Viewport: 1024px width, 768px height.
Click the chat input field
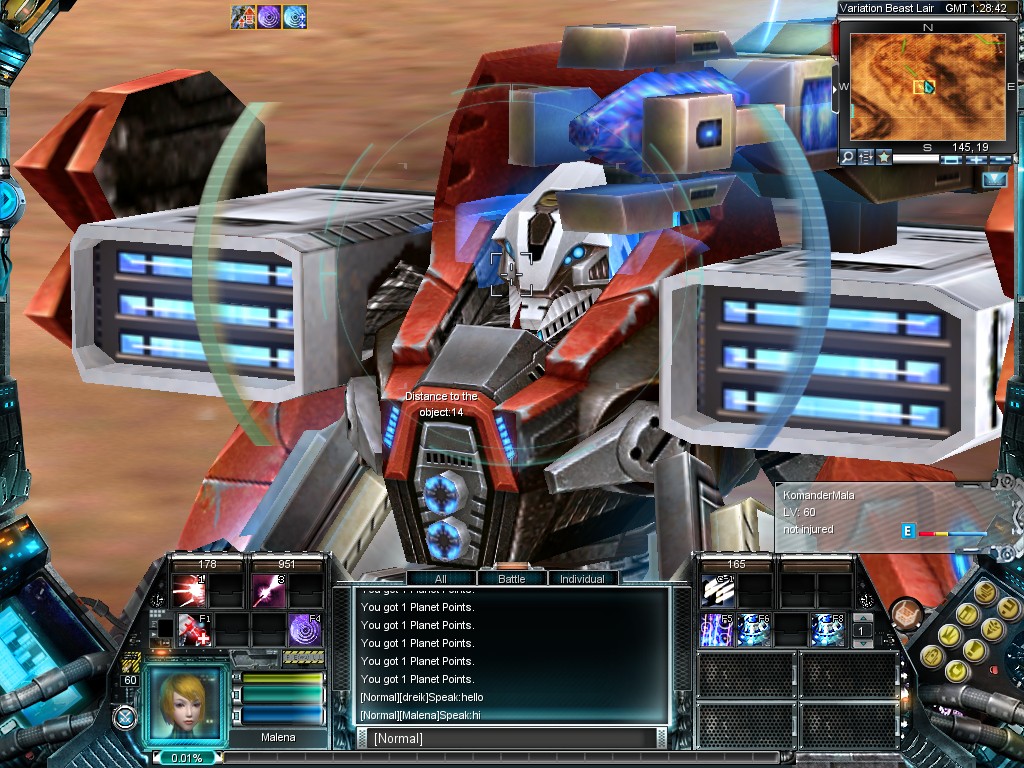click(510, 739)
